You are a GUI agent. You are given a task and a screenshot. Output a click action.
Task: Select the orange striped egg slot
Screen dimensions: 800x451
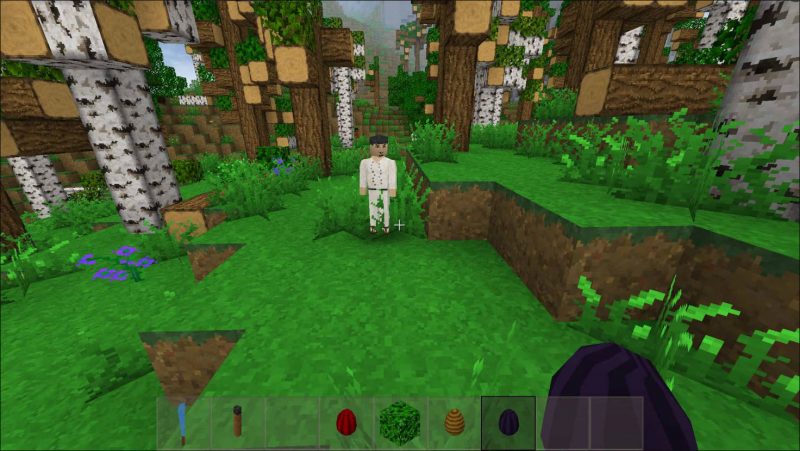click(x=454, y=422)
